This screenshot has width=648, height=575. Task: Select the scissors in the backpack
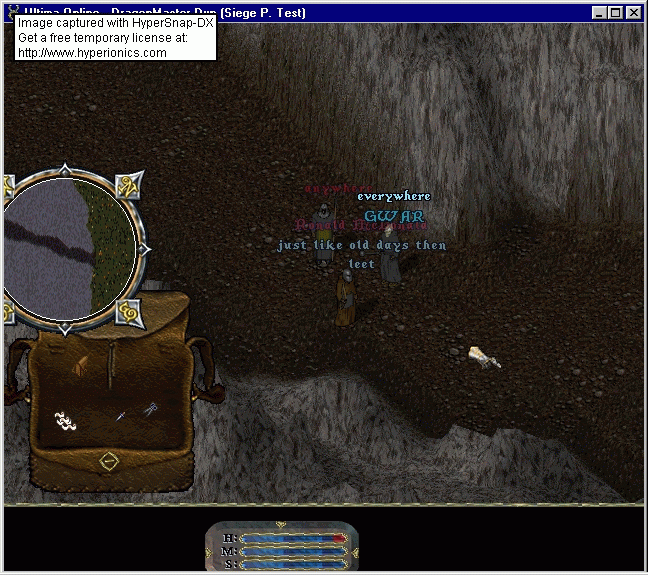pos(150,409)
